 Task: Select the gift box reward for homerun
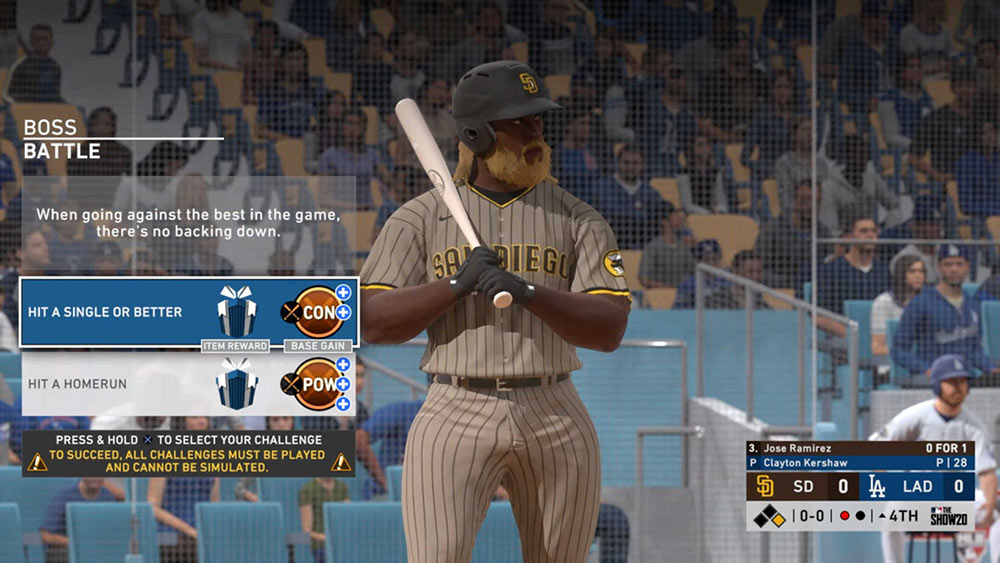point(237,384)
